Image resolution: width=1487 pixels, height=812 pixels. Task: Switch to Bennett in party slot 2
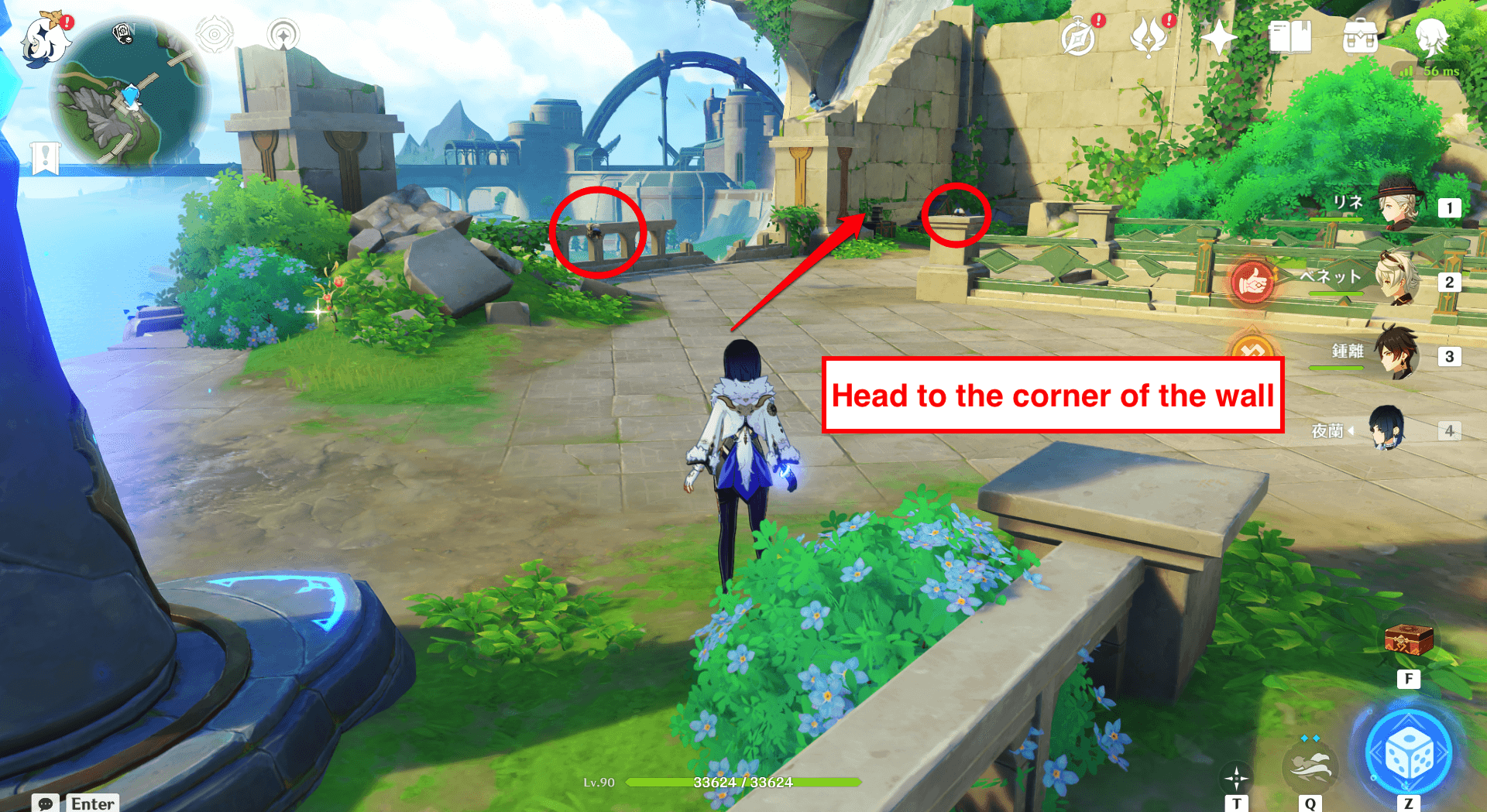[1401, 282]
